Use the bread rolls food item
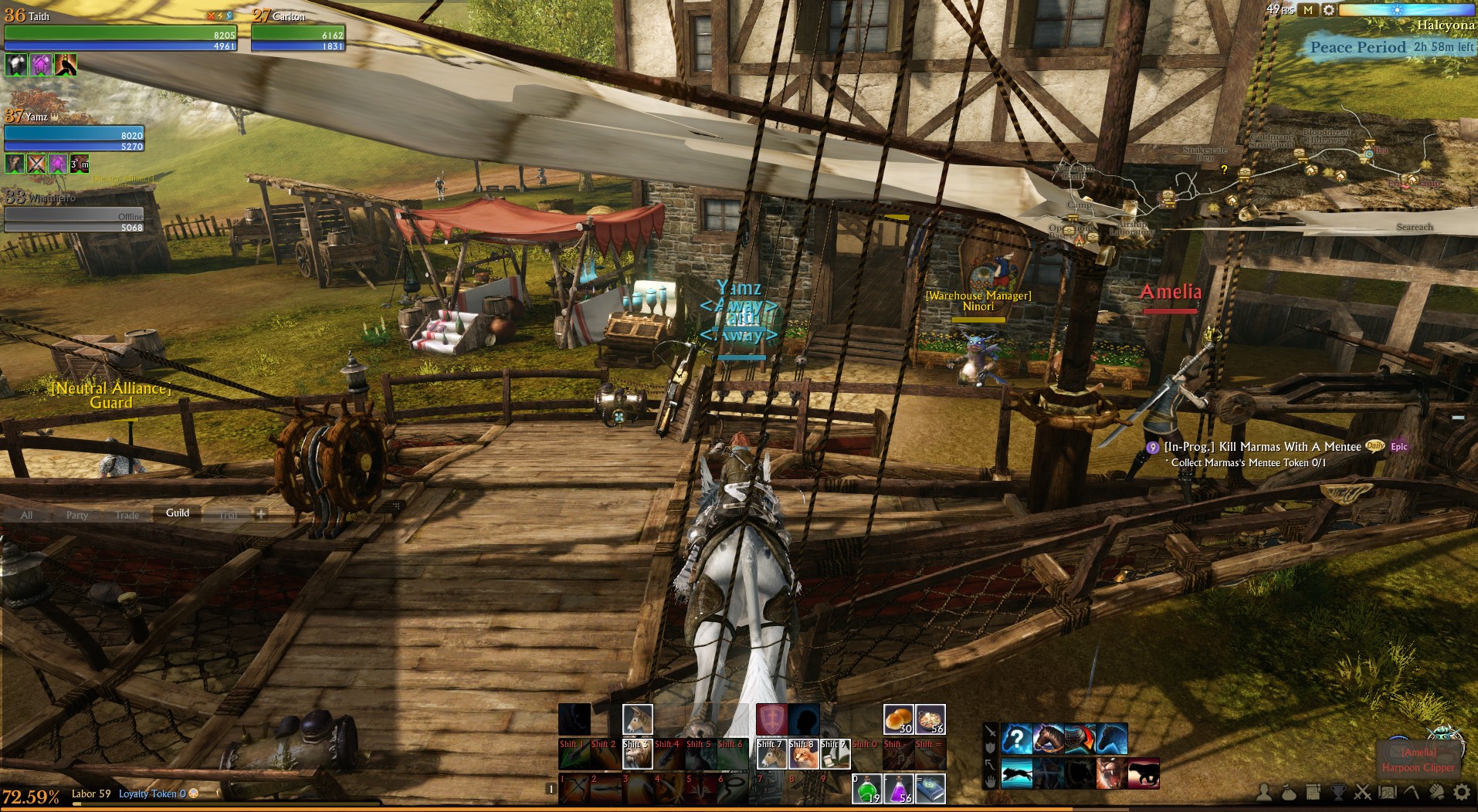This screenshot has width=1478, height=812. [898, 719]
